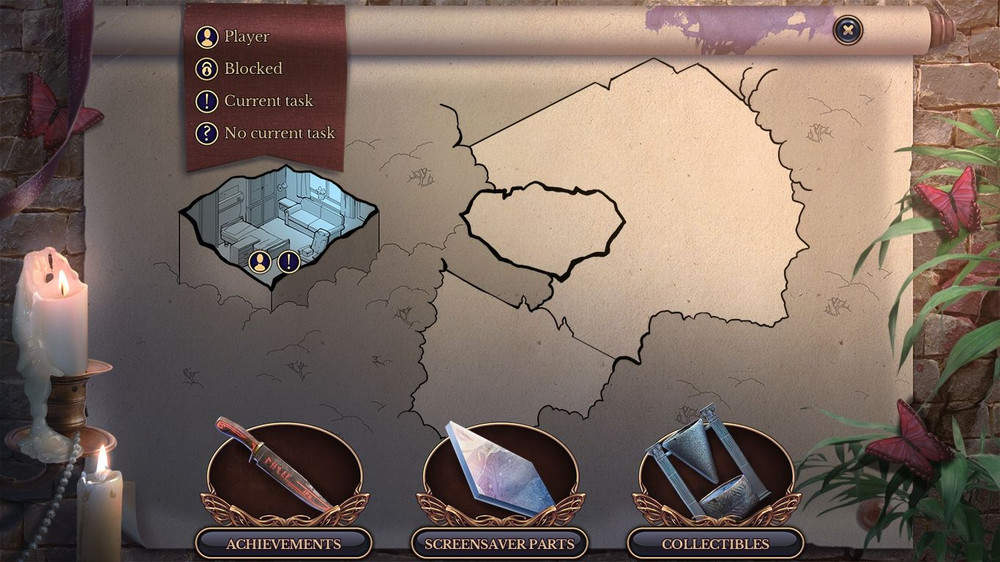1000x562 pixels.
Task: Click the player marker on the room
Action: [260, 262]
